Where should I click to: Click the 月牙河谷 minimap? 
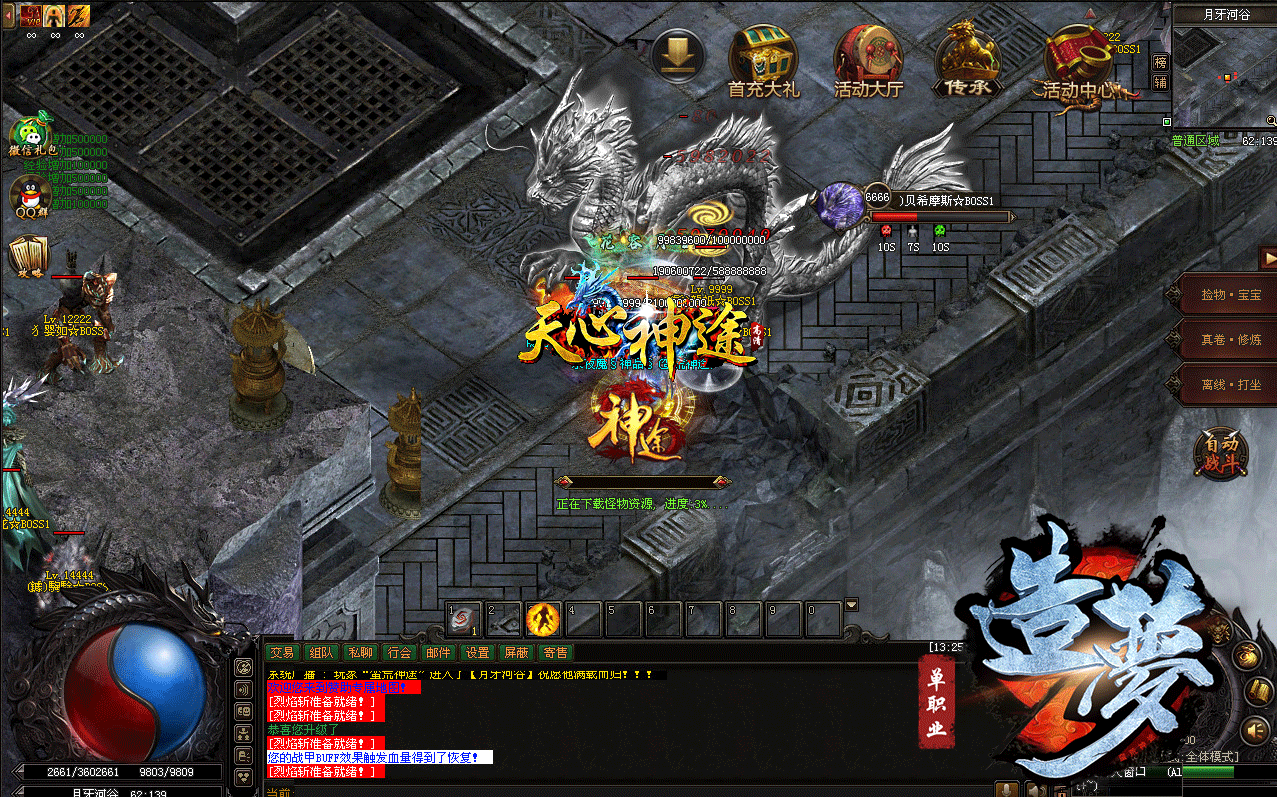coord(1224,78)
